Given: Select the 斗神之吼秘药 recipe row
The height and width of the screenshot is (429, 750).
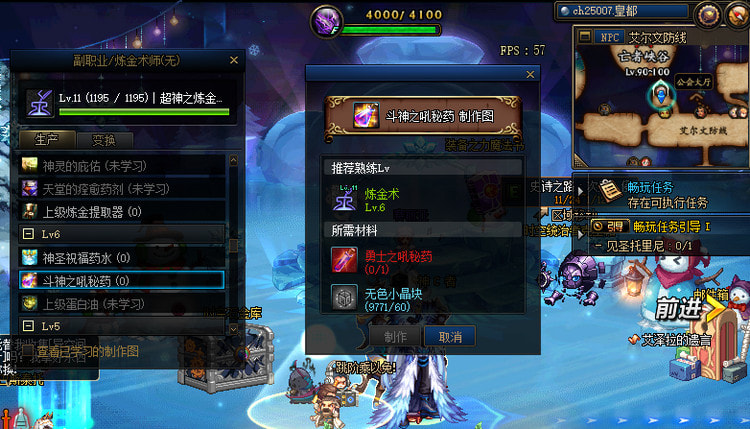Looking at the screenshot, I should tap(120, 280).
